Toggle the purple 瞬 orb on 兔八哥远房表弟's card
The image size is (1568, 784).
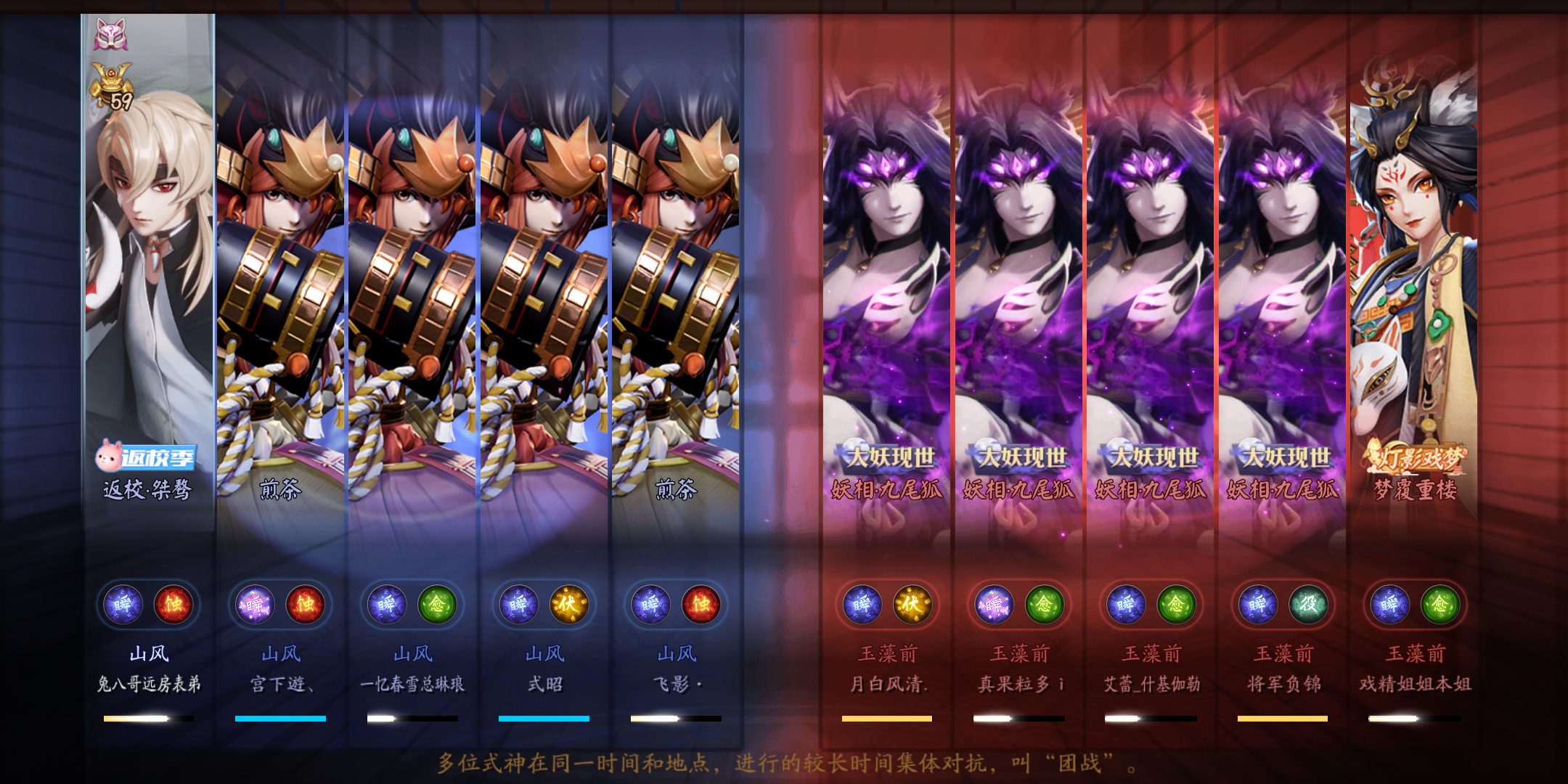124,605
